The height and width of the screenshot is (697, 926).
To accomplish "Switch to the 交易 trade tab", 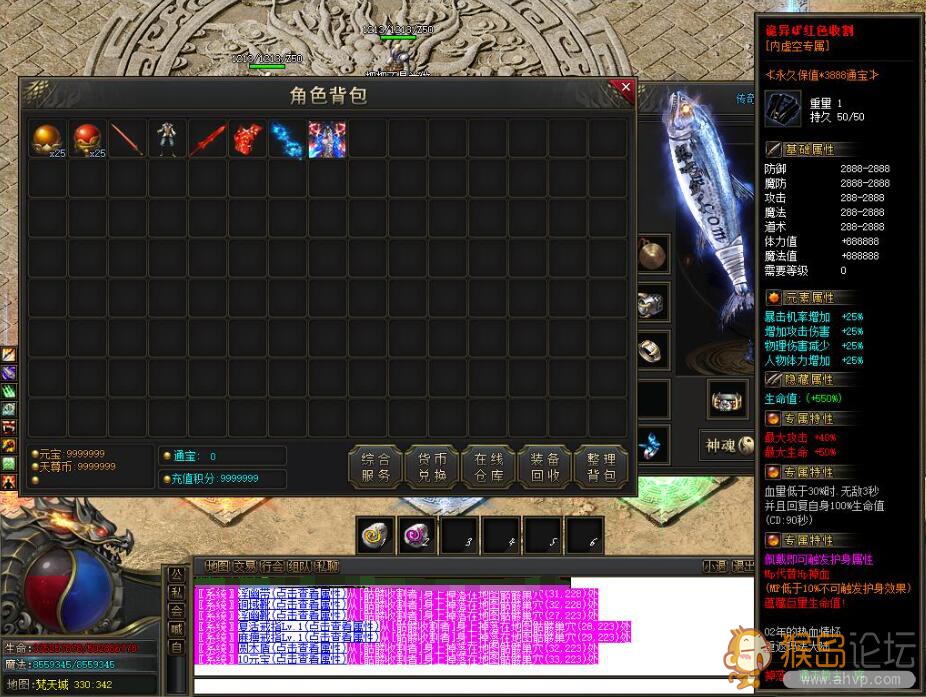I will point(244,566).
